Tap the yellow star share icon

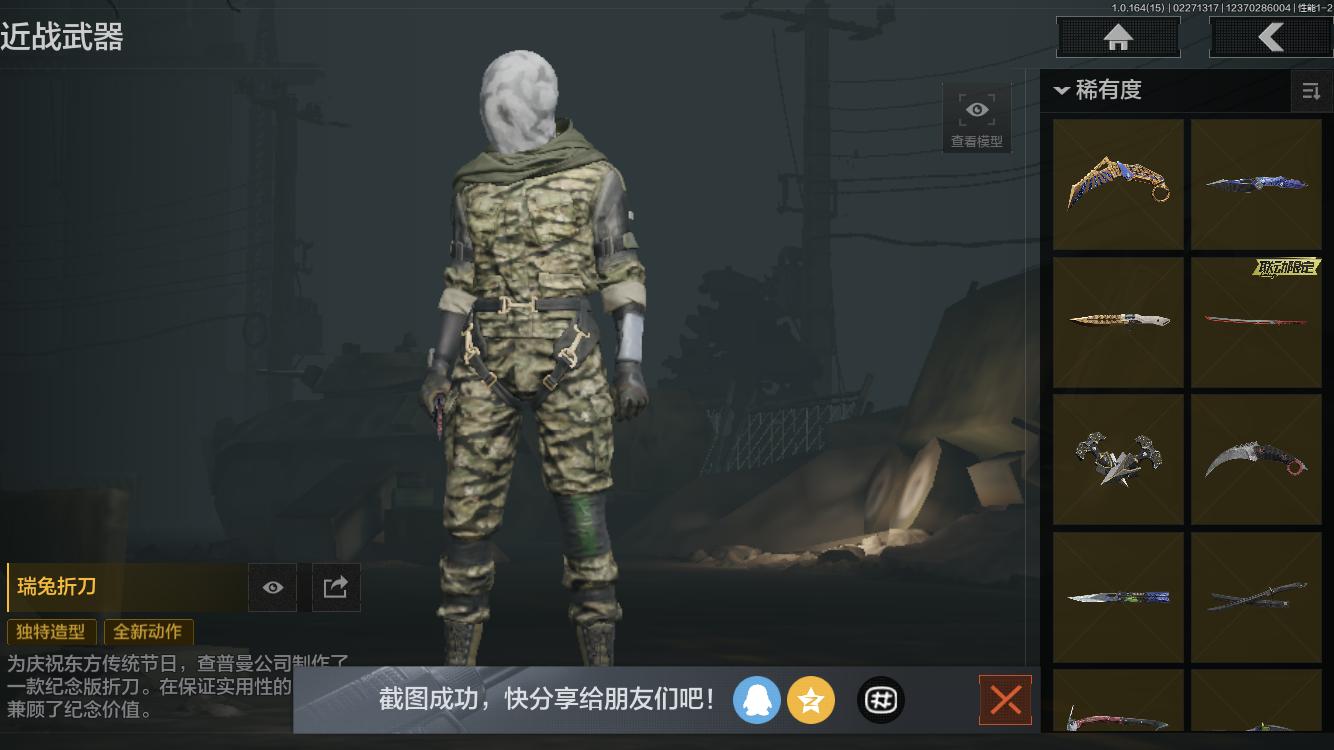click(x=811, y=700)
